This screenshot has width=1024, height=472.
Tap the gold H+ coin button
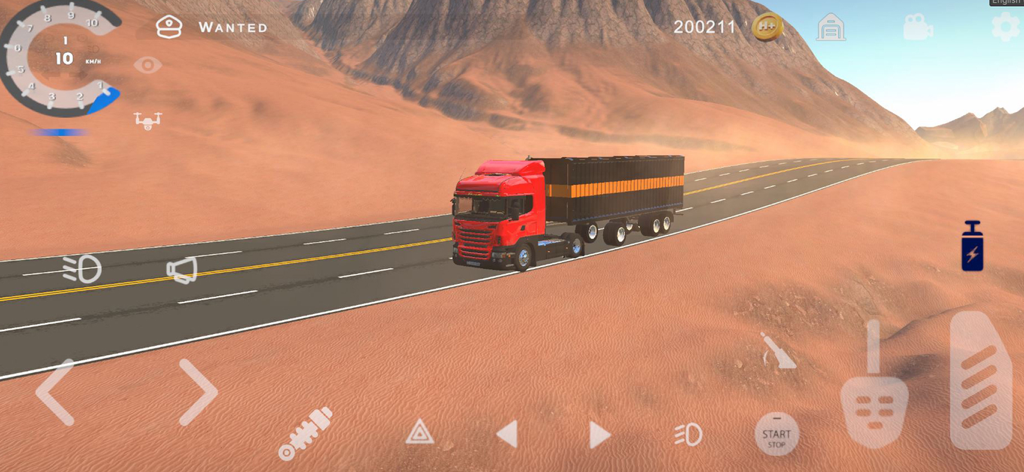pyautogui.click(x=768, y=27)
